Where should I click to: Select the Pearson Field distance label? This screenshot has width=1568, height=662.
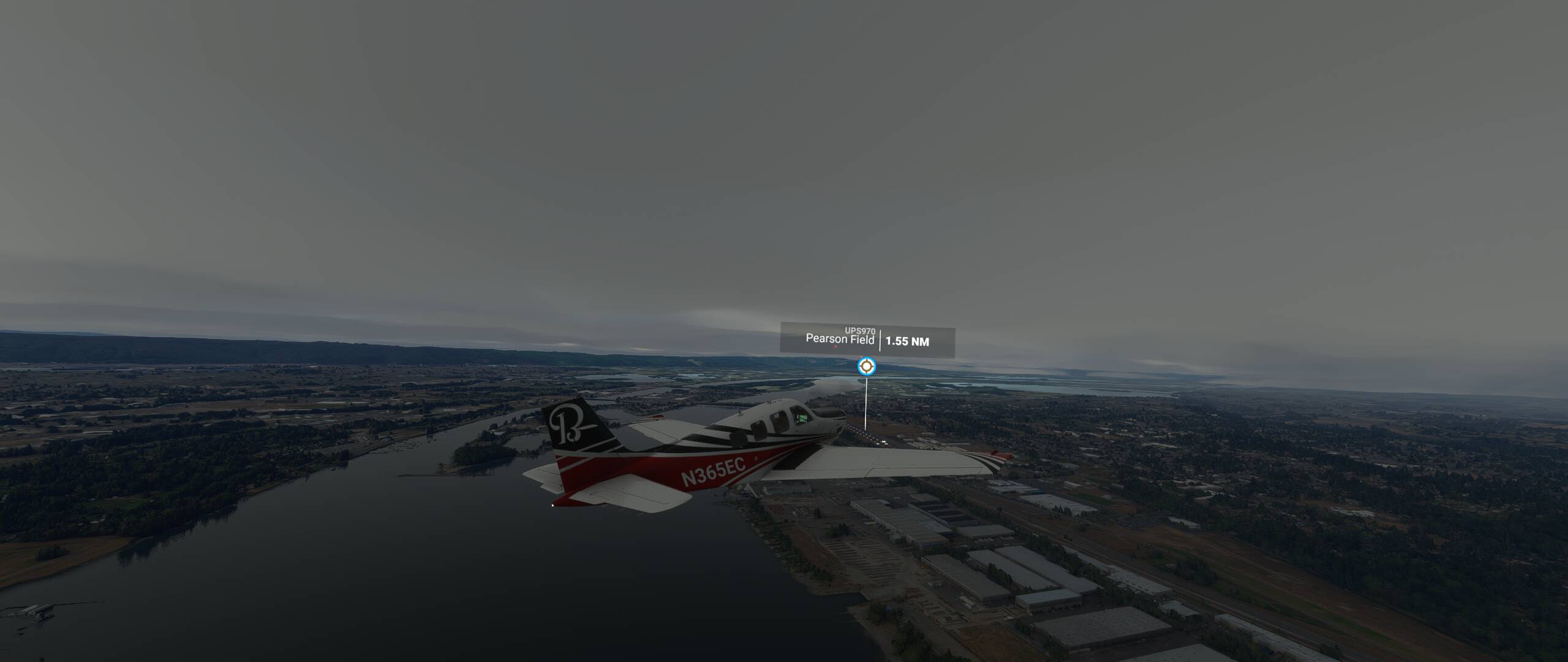tap(907, 341)
